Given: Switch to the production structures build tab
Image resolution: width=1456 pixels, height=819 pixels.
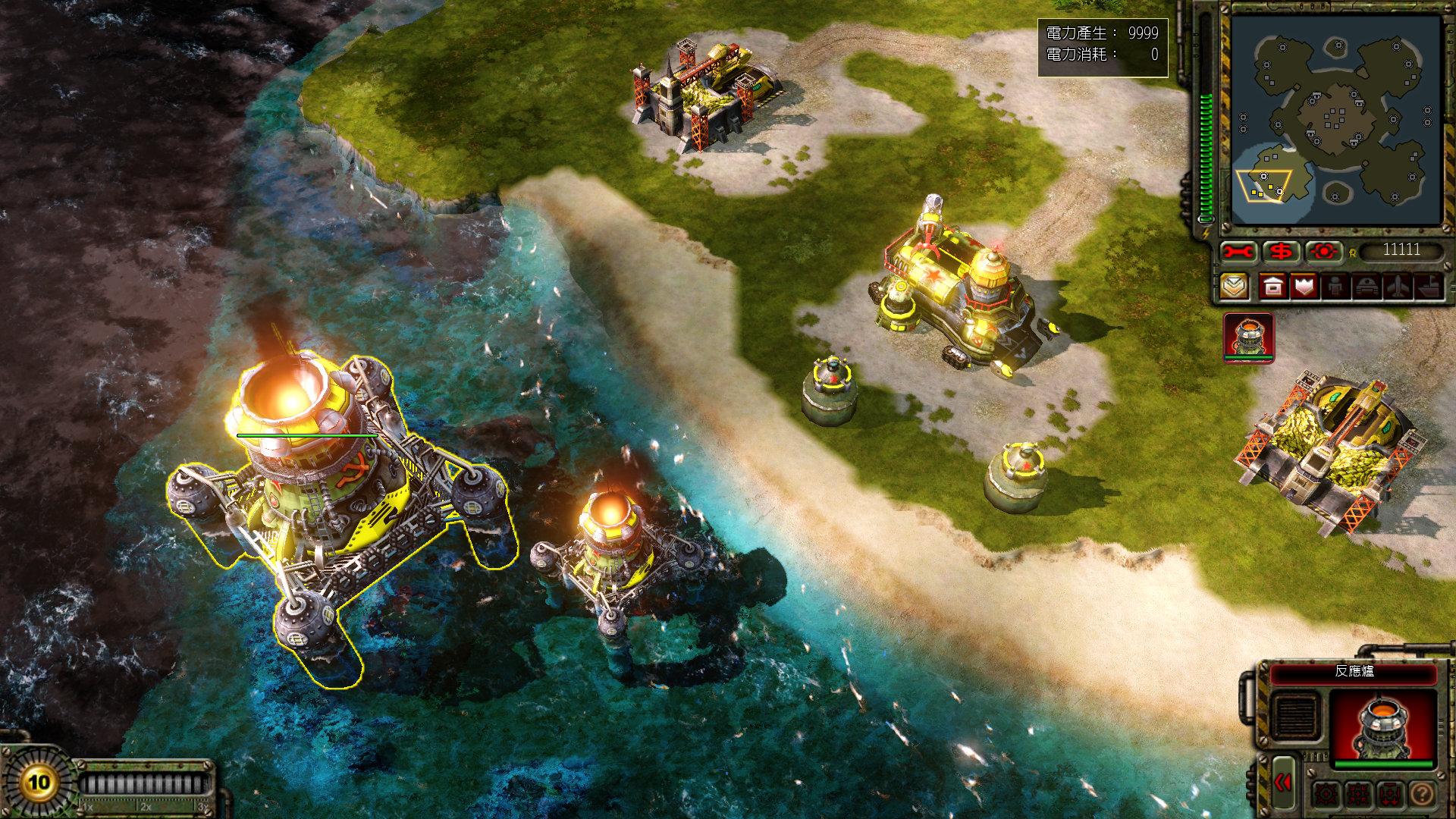Looking at the screenshot, I should point(1273,287).
